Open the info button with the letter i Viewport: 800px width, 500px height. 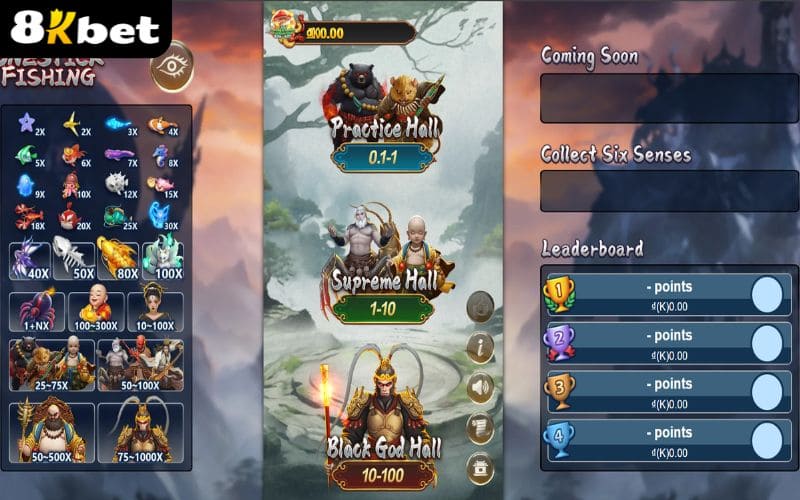(x=481, y=348)
